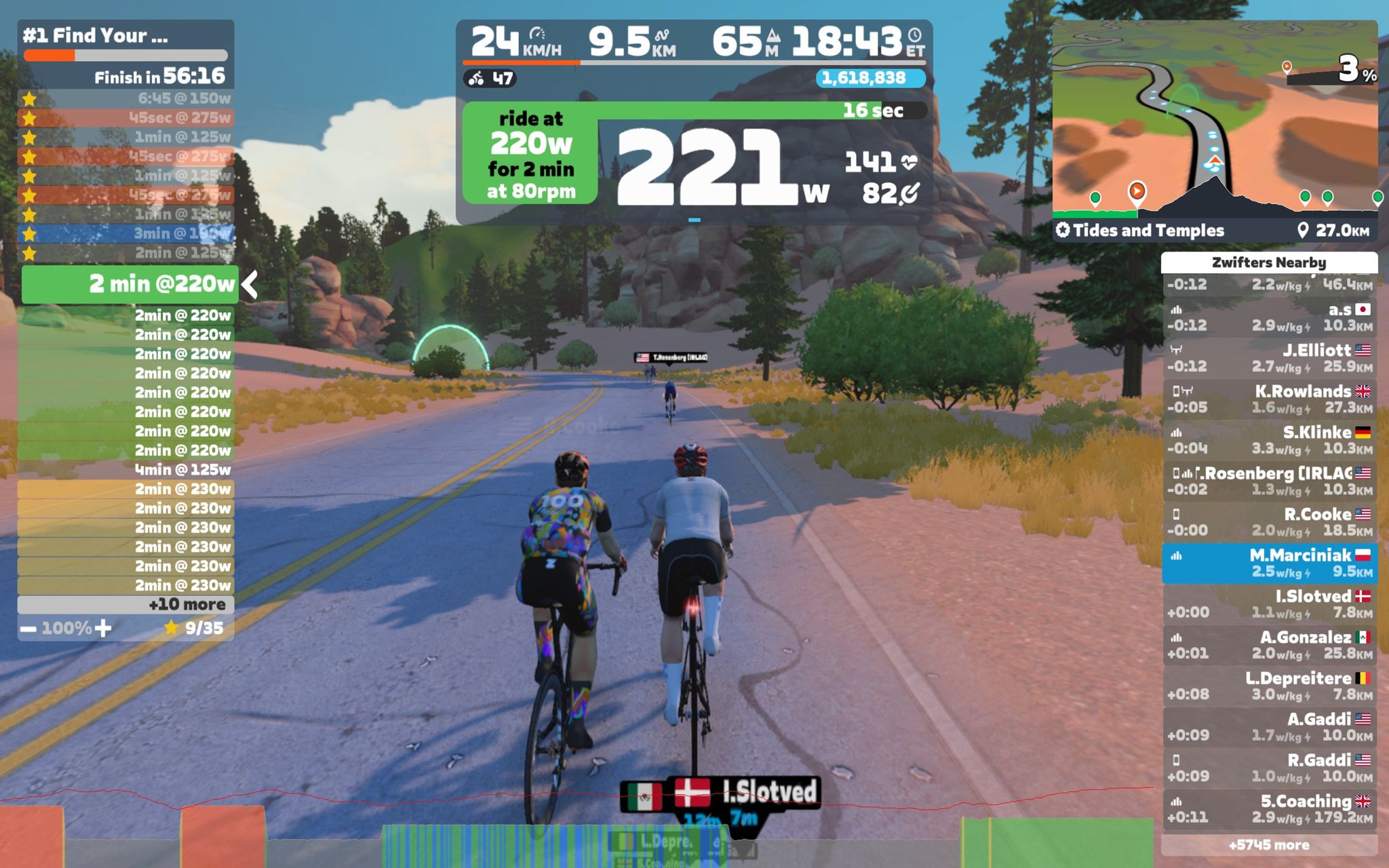The height and width of the screenshot is (868, 1389).
Task: Select the 4min @ 125w workout step
Action: click(125, 469)
